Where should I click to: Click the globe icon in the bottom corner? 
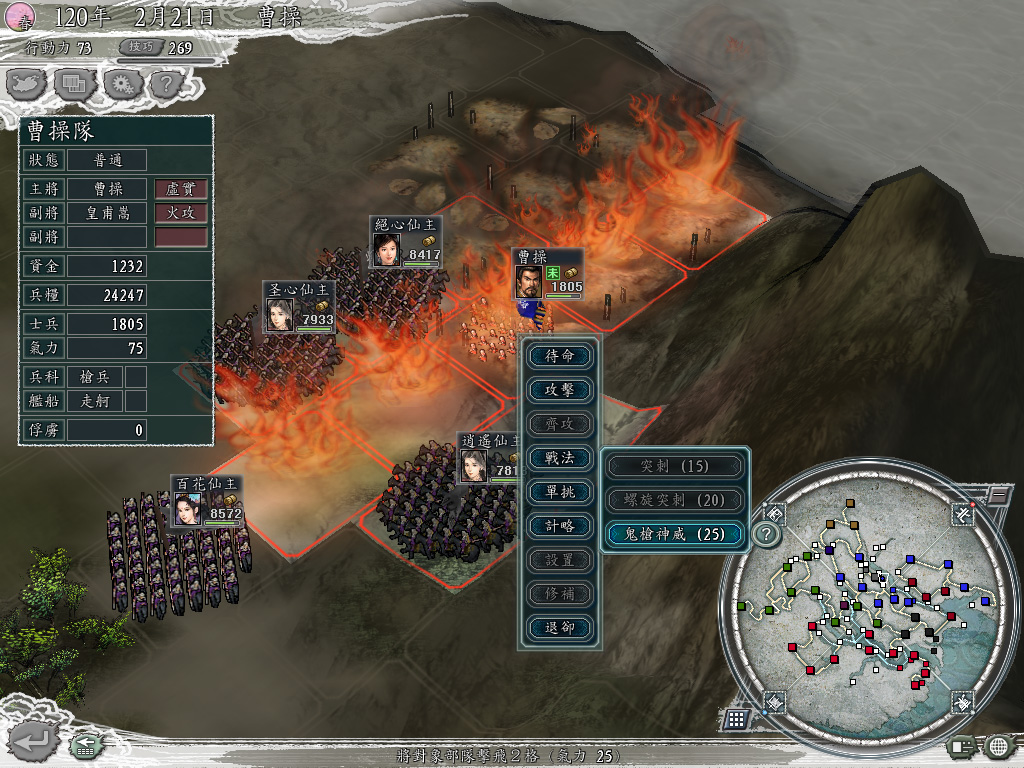[999, 745]
